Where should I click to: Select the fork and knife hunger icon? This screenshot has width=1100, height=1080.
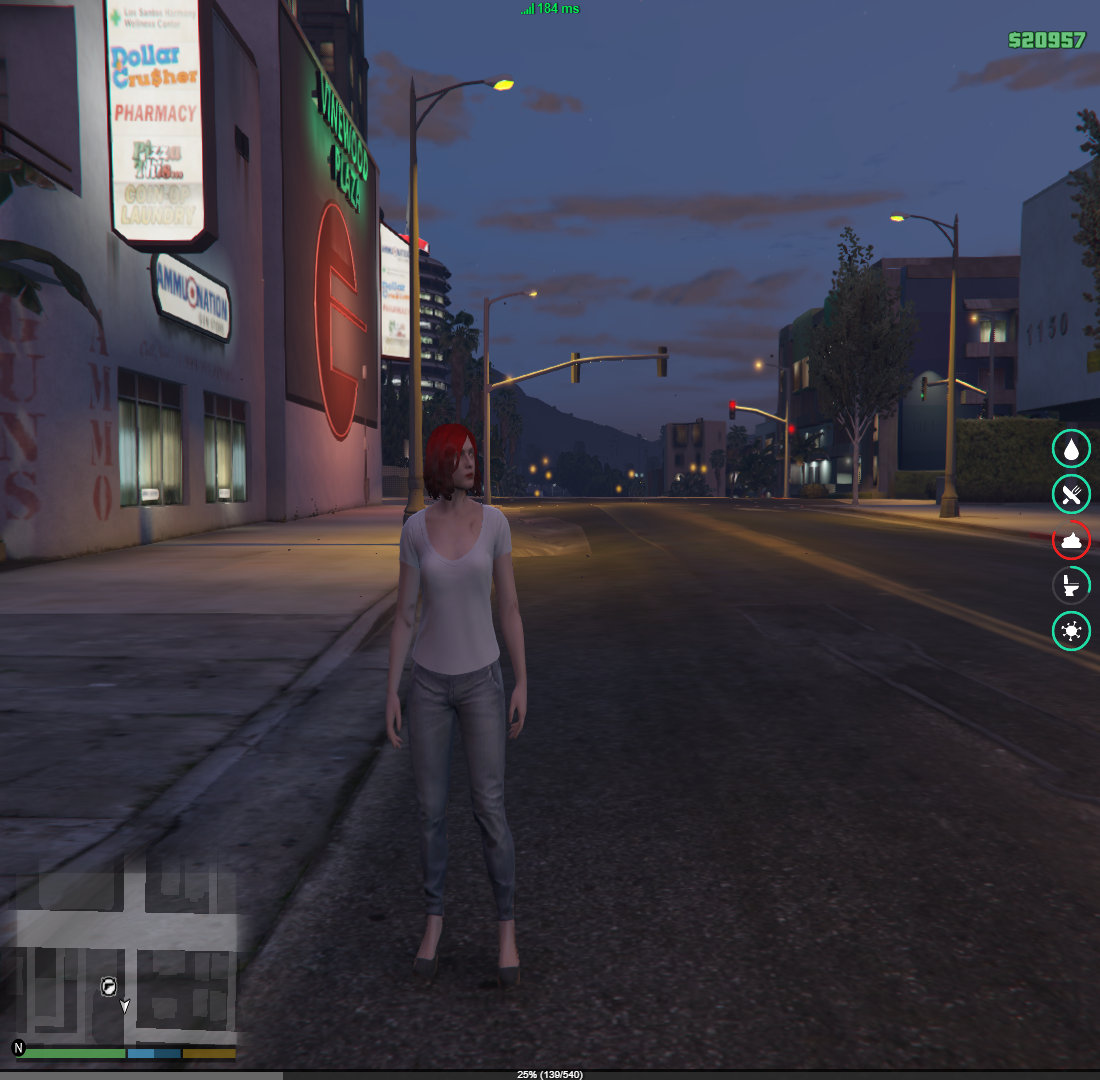coord(1071,494)
